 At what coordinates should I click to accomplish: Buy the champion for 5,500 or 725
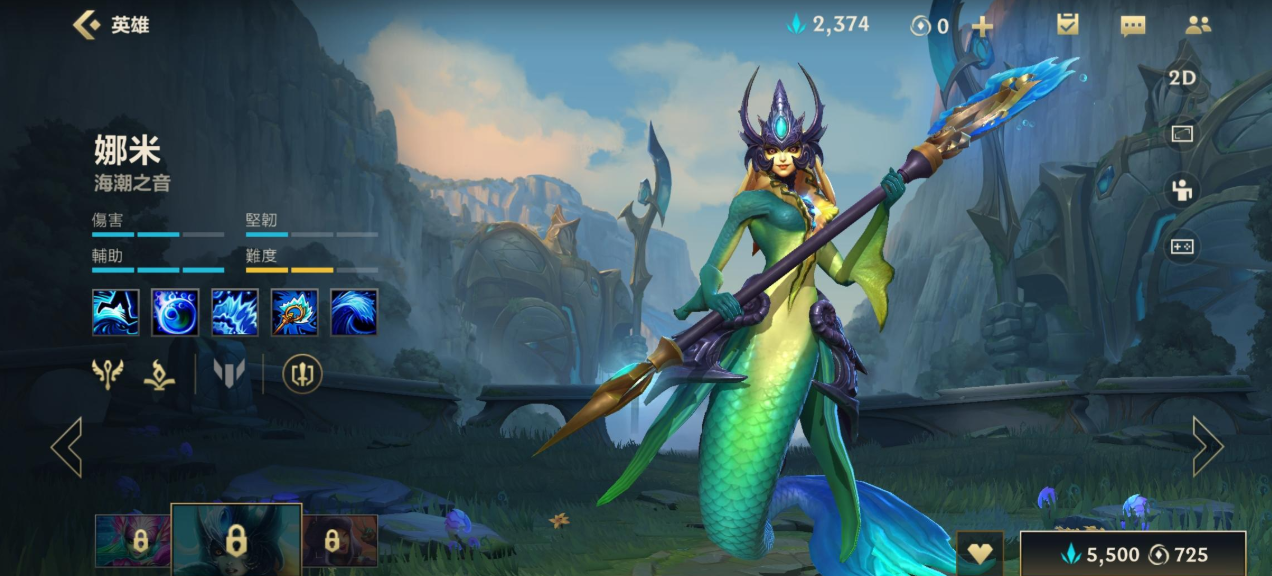[x=1133, y=554]
